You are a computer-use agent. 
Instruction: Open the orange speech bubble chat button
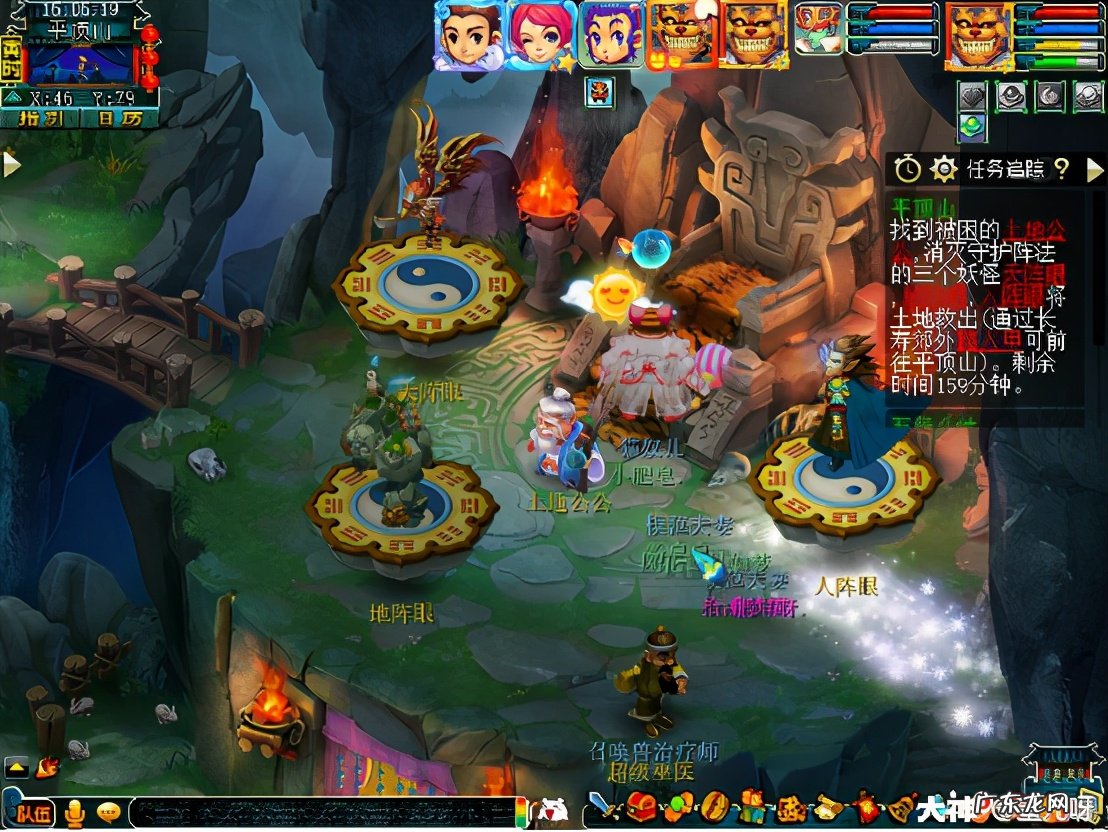[108, 813]
